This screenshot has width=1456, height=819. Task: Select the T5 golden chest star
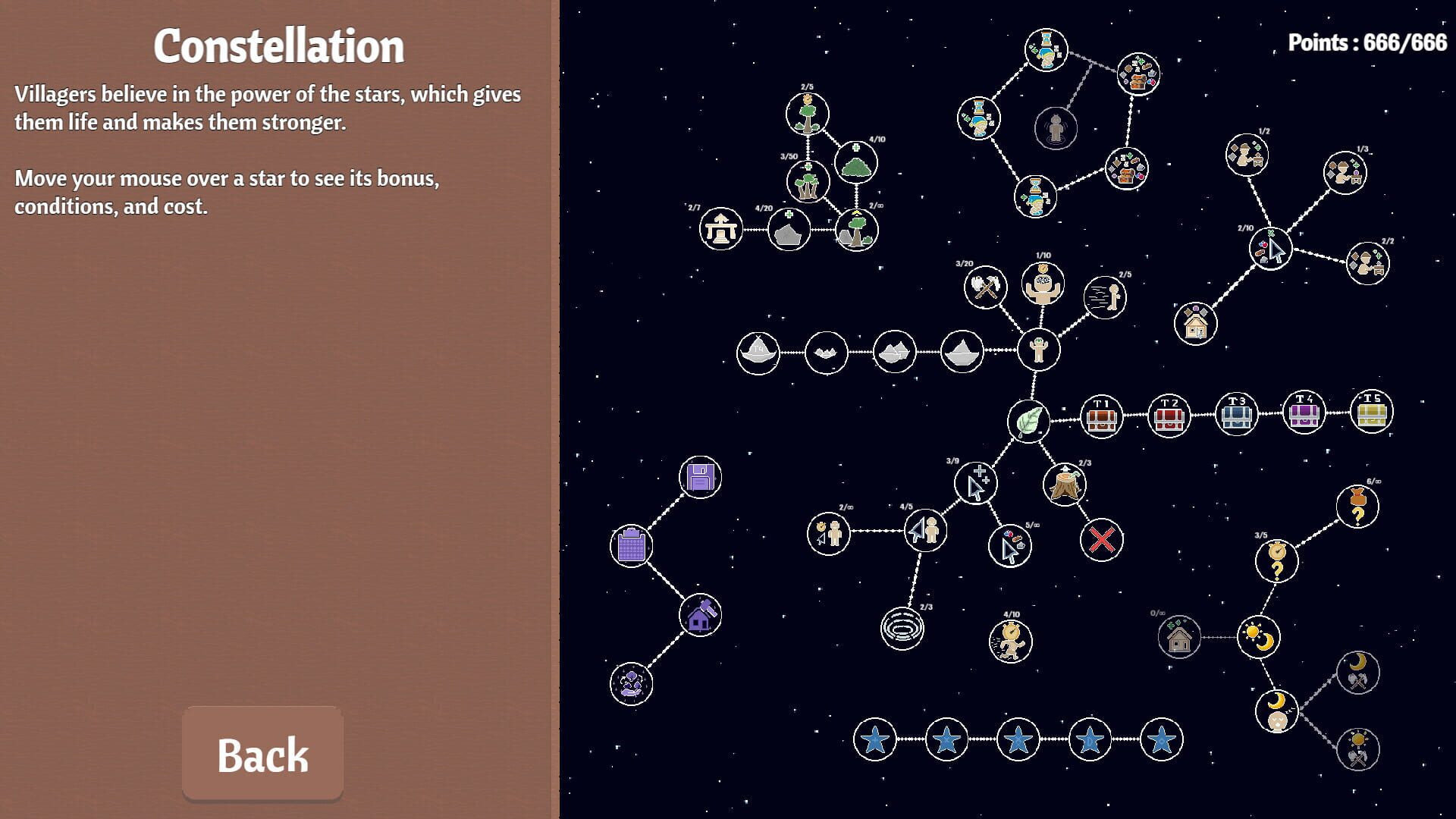(x=1370, y=410)
